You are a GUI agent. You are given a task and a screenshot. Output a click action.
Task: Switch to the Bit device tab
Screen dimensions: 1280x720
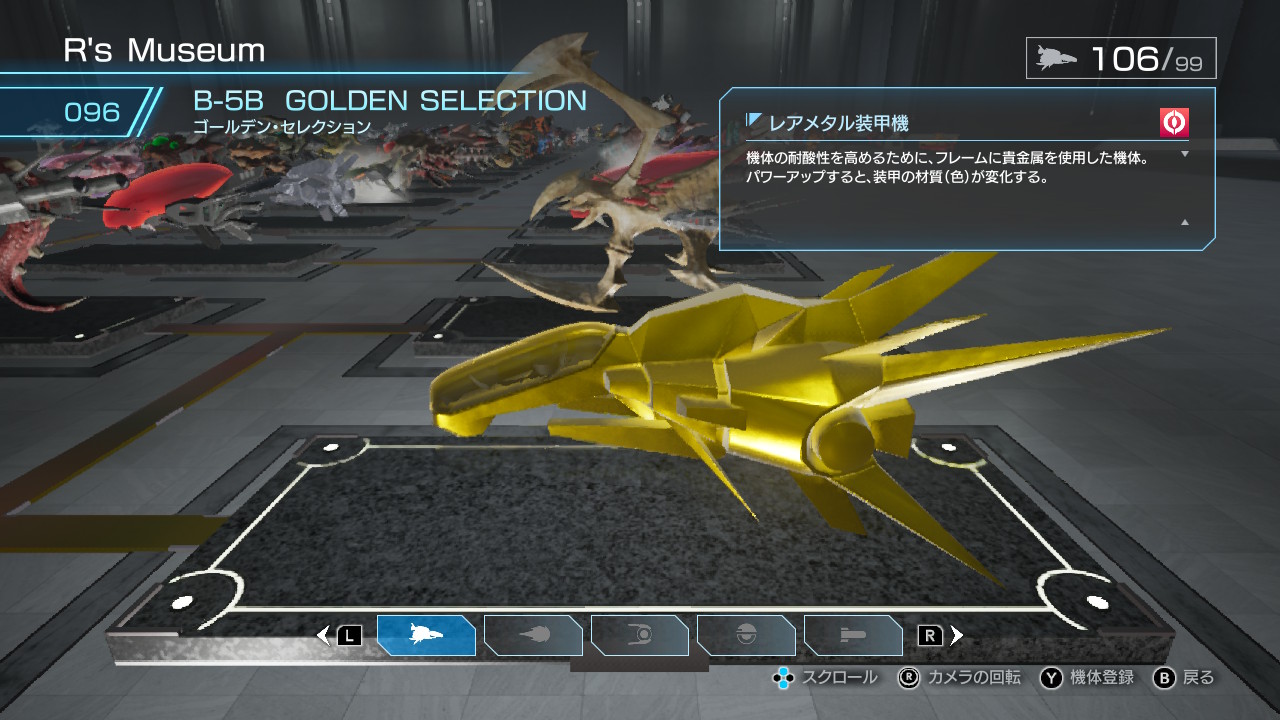tap(746, 635)
